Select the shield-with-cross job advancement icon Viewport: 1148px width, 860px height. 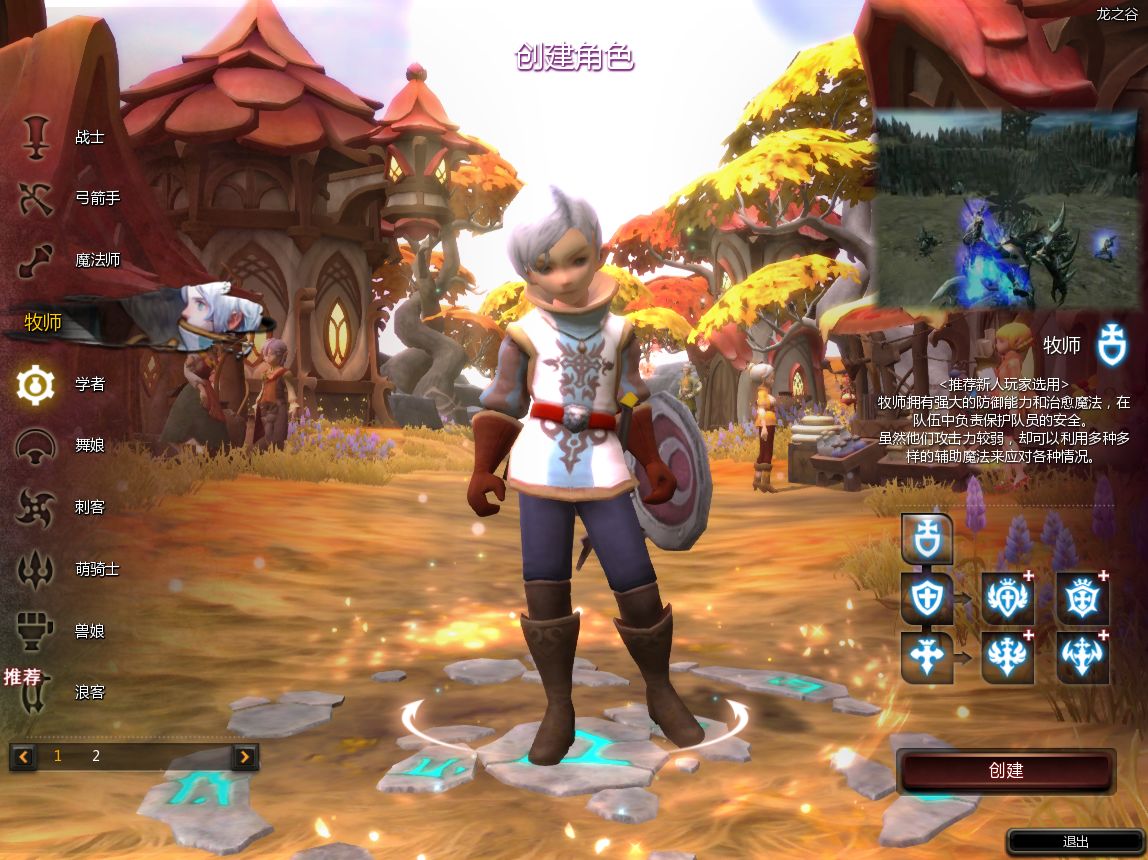coord(926,598)
